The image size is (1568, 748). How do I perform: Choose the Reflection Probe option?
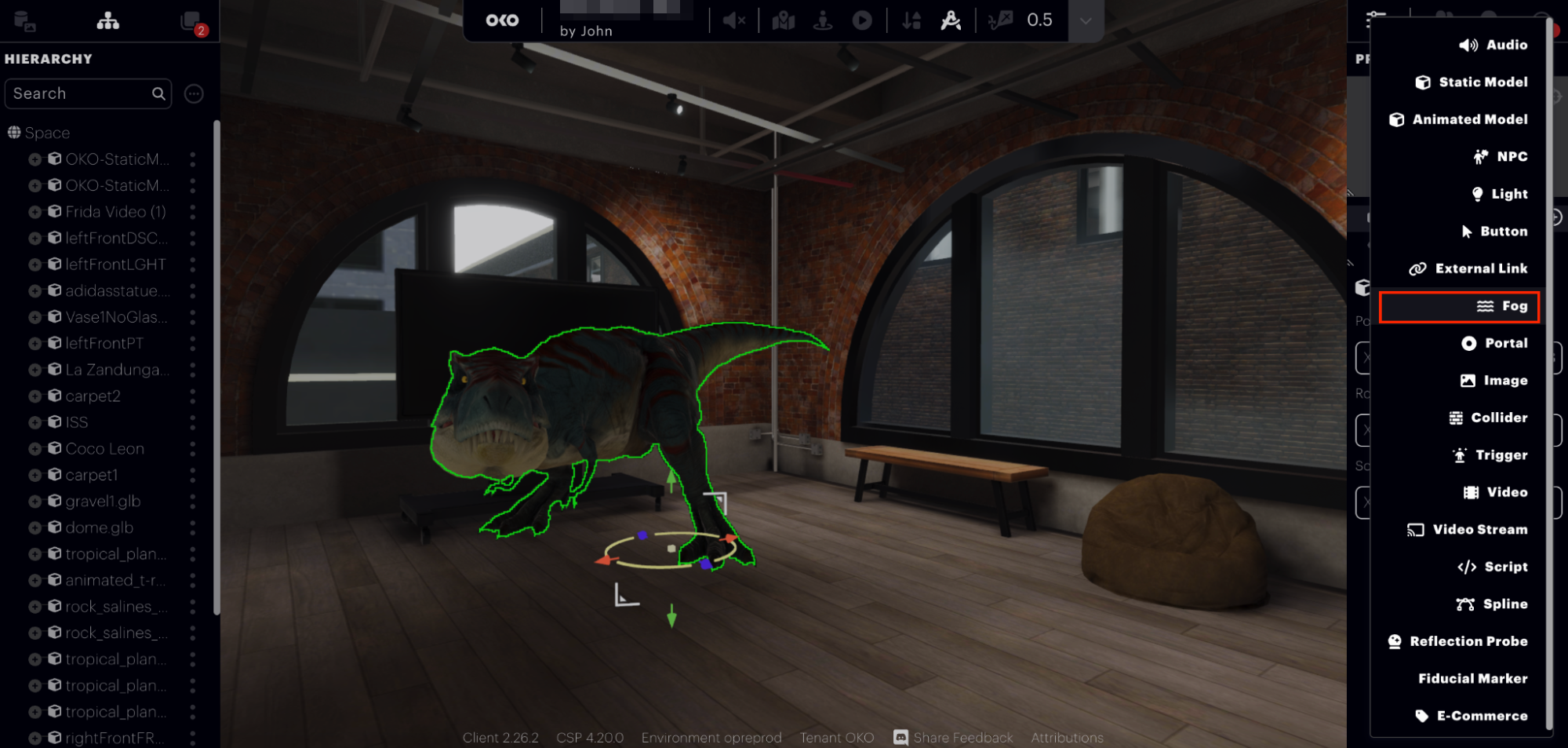click(x=1457, y=641)
